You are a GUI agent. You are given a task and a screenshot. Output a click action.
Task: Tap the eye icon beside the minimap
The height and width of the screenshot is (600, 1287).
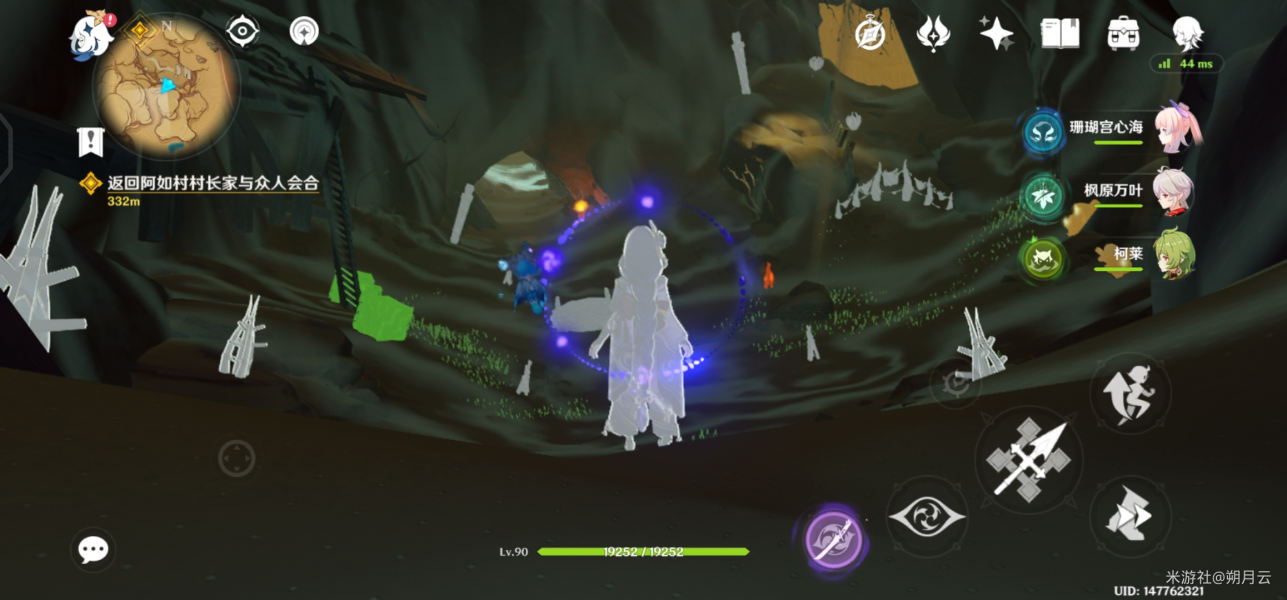[x=243, y=32]
